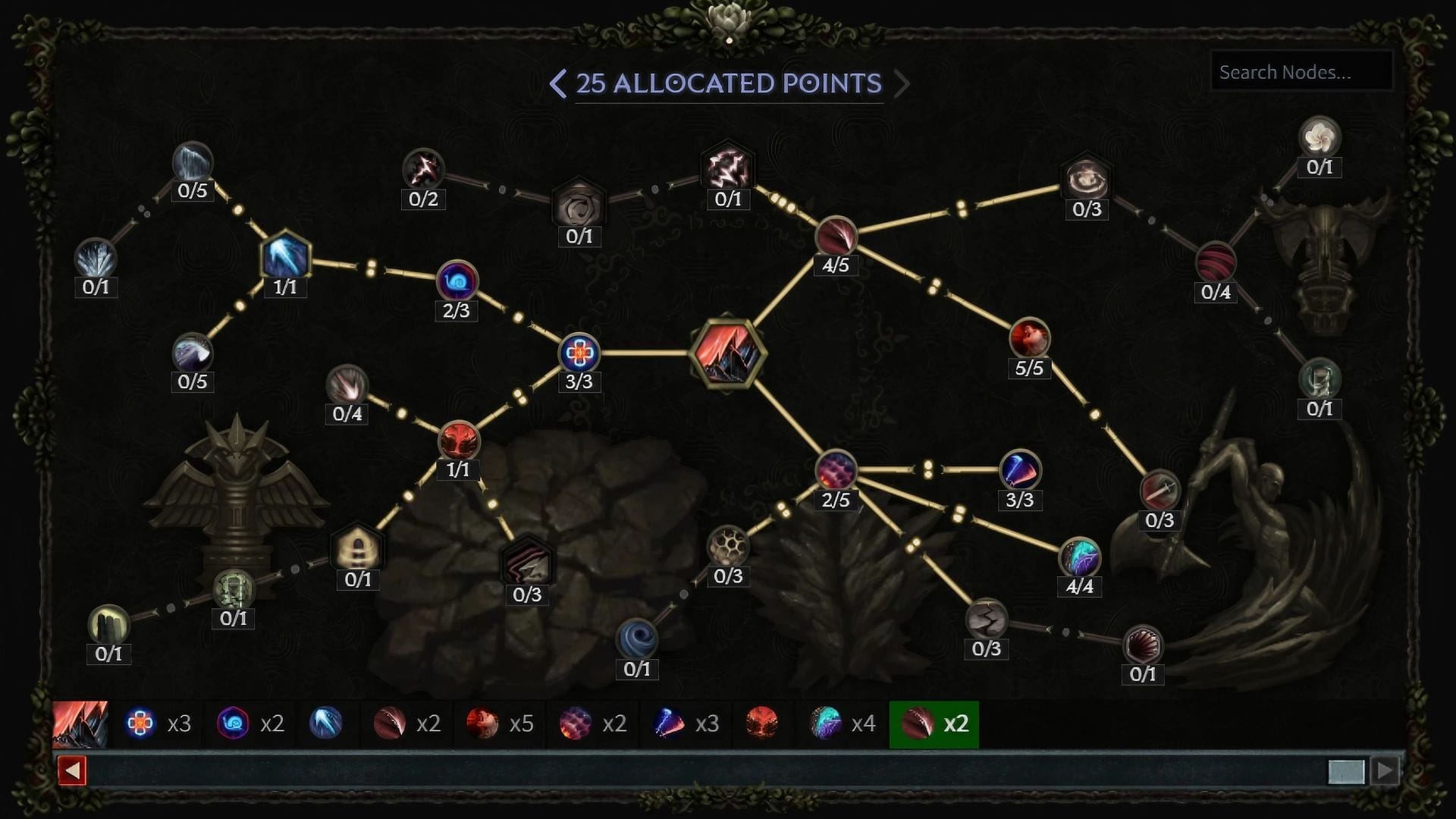
Task: Click the 0/1 hooded figure node lower left
Action: pyautogui.click(x=357, y=549)
